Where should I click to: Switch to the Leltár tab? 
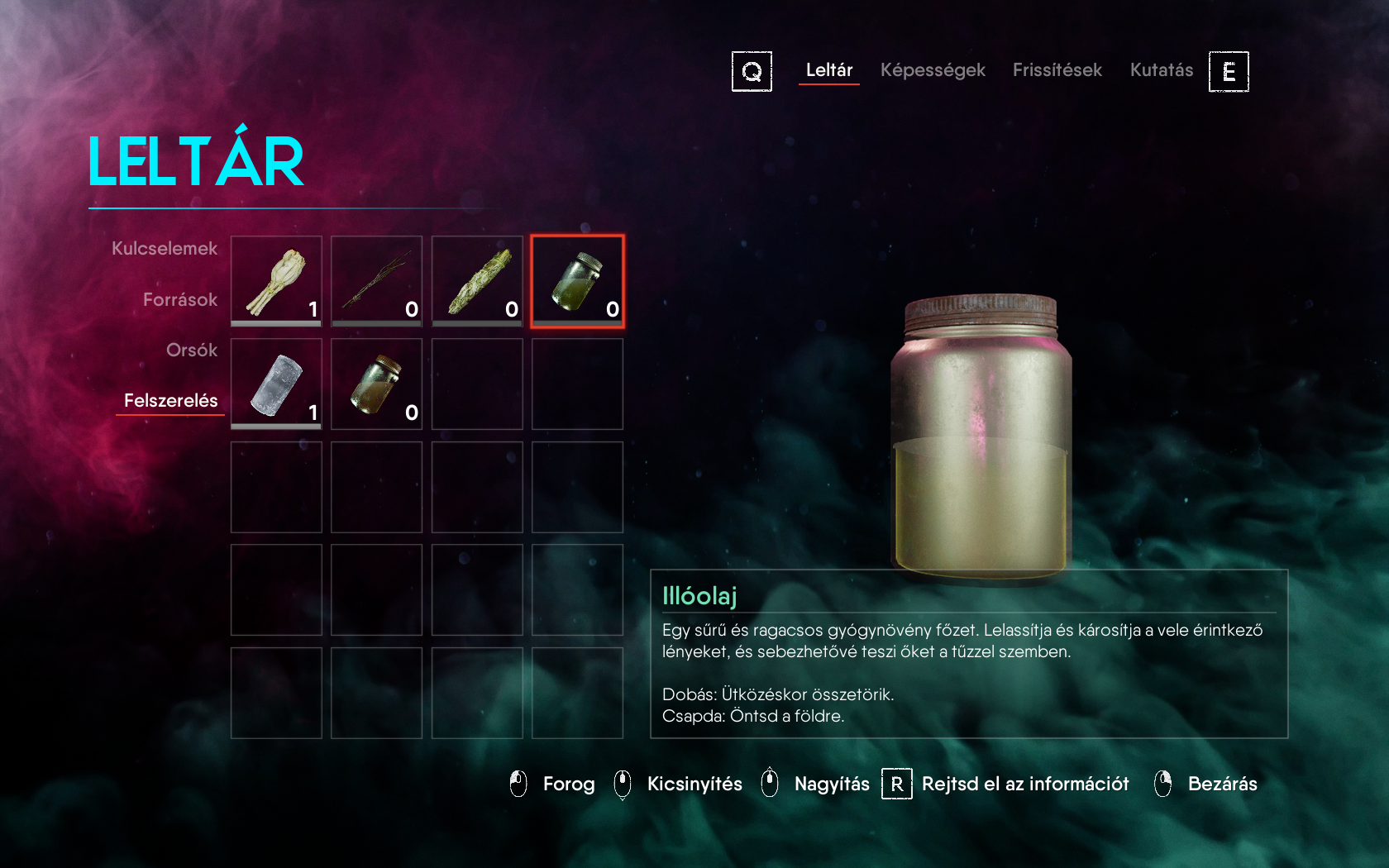pyautogui.click(x=828, y=70)
